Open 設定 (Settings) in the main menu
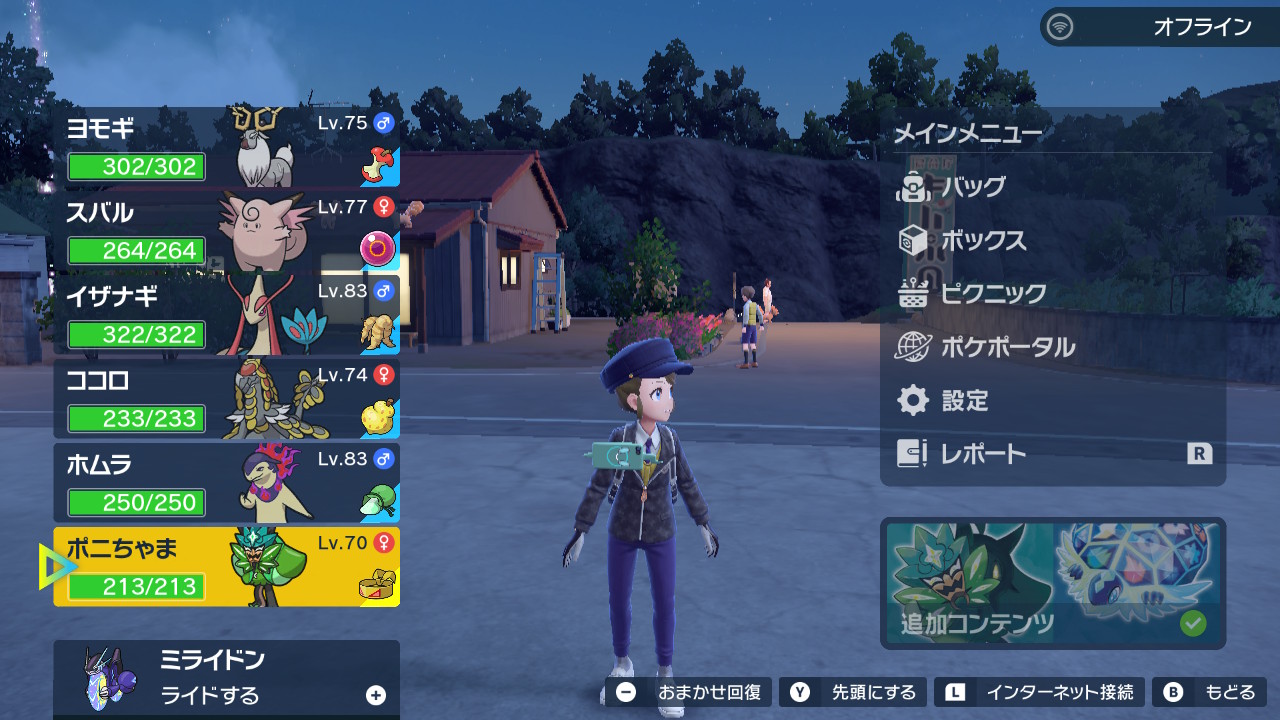 tap(964, 401)
